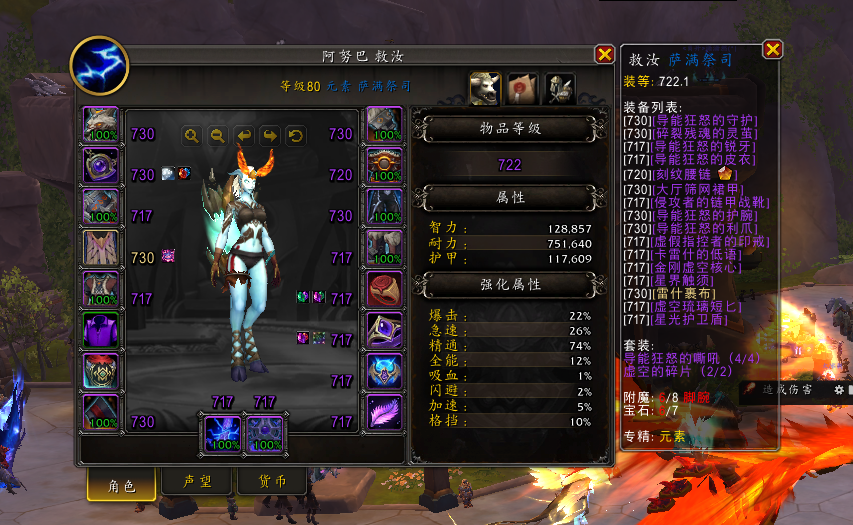The height and width of the screenshot is (525, 853).
Task: Click the belt slot with orange buckle
Action: click(x=385, y=166)
